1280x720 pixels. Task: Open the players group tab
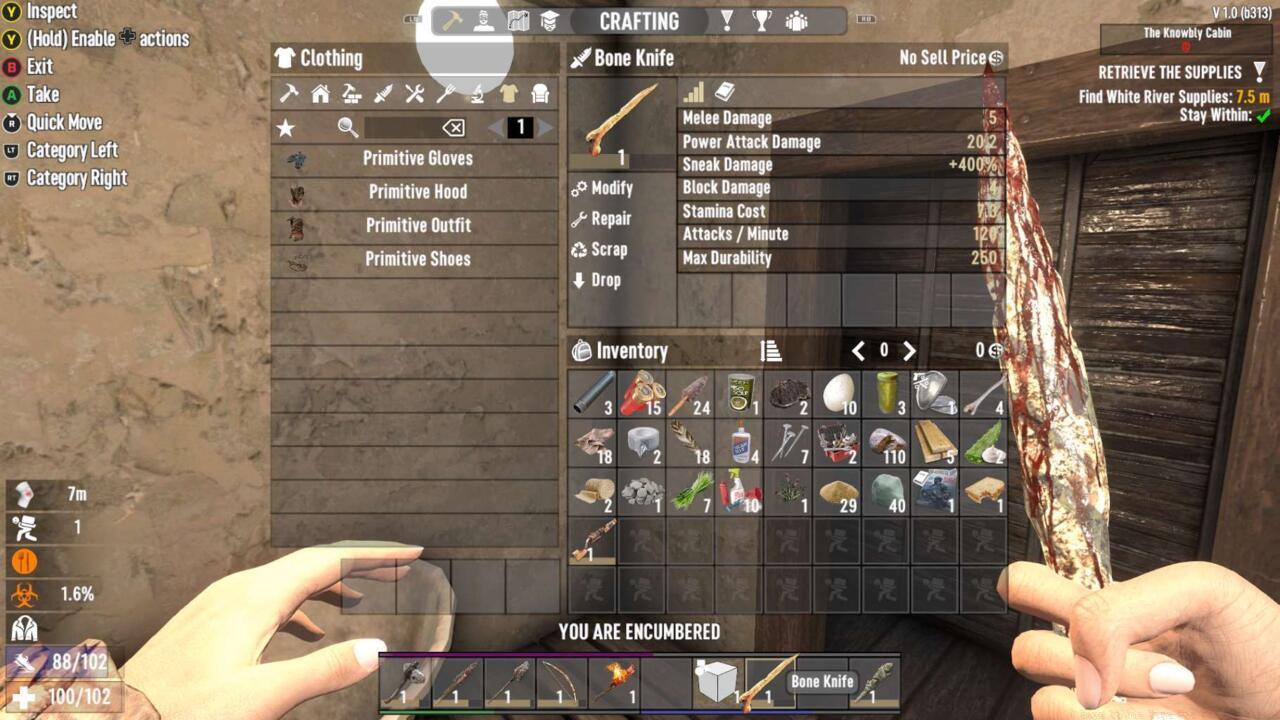(x=797, y=21)
